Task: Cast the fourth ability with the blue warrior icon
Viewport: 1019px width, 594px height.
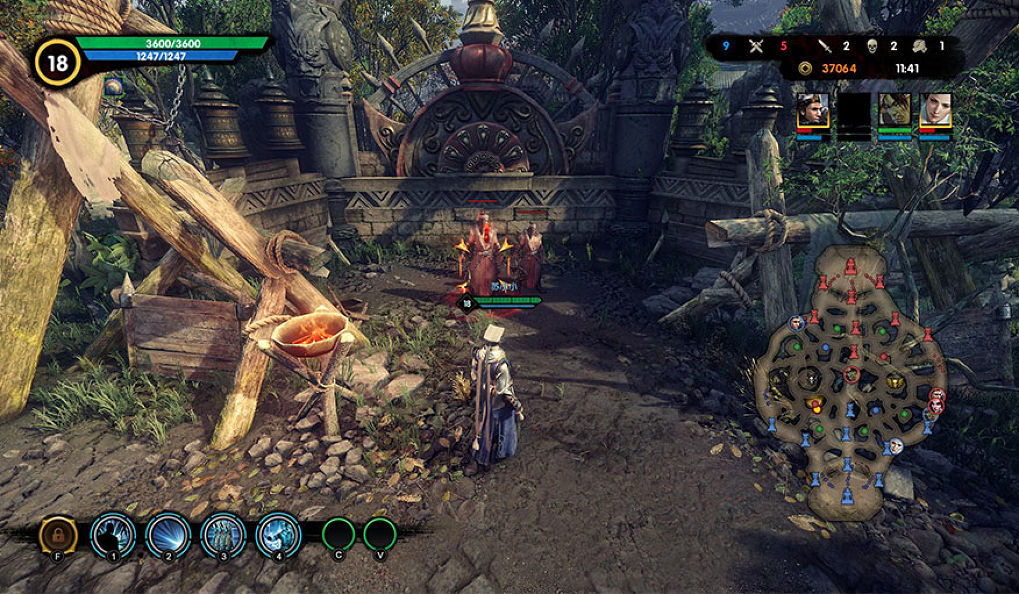Action: tap(278, 535)
